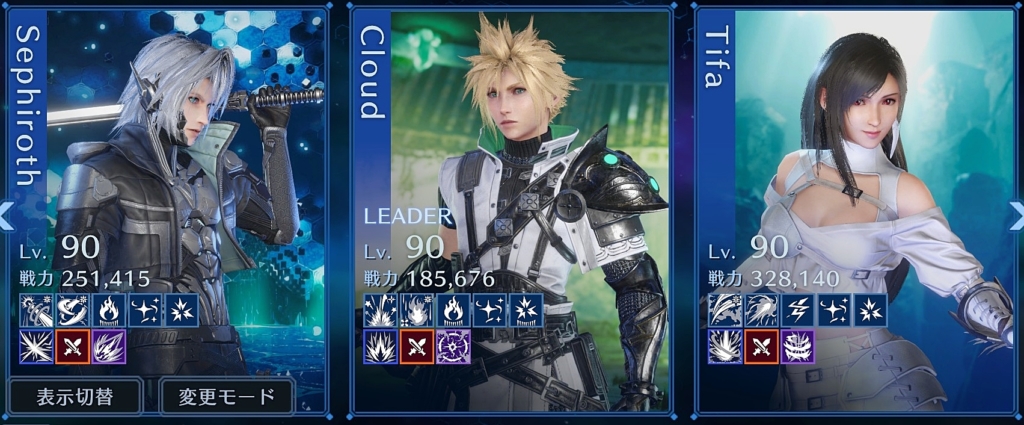
Task: Select Tifa's crossed swords icon
Action: [x=760, y=347]
